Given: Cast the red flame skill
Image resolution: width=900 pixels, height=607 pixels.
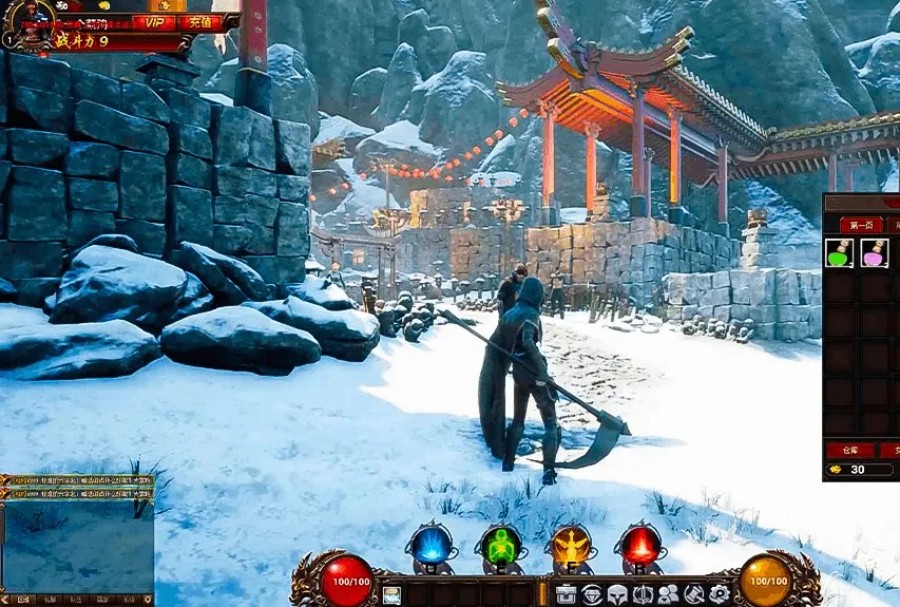Looking at the screenshot, I should pyautogui.click(x=641, y=546).
